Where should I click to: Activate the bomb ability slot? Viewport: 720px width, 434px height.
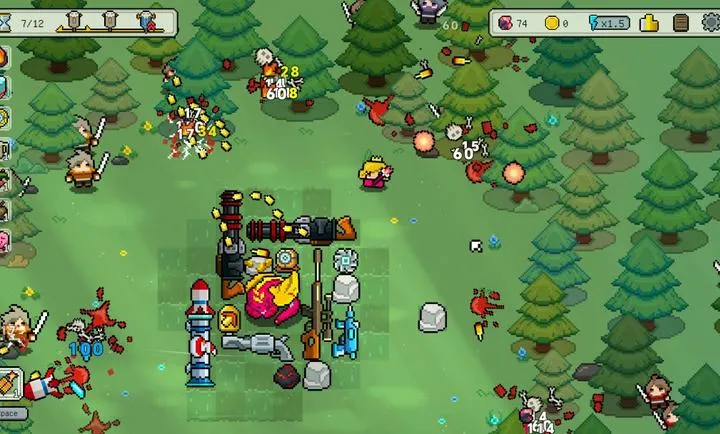pyautogui.click(x=11, y=382)
